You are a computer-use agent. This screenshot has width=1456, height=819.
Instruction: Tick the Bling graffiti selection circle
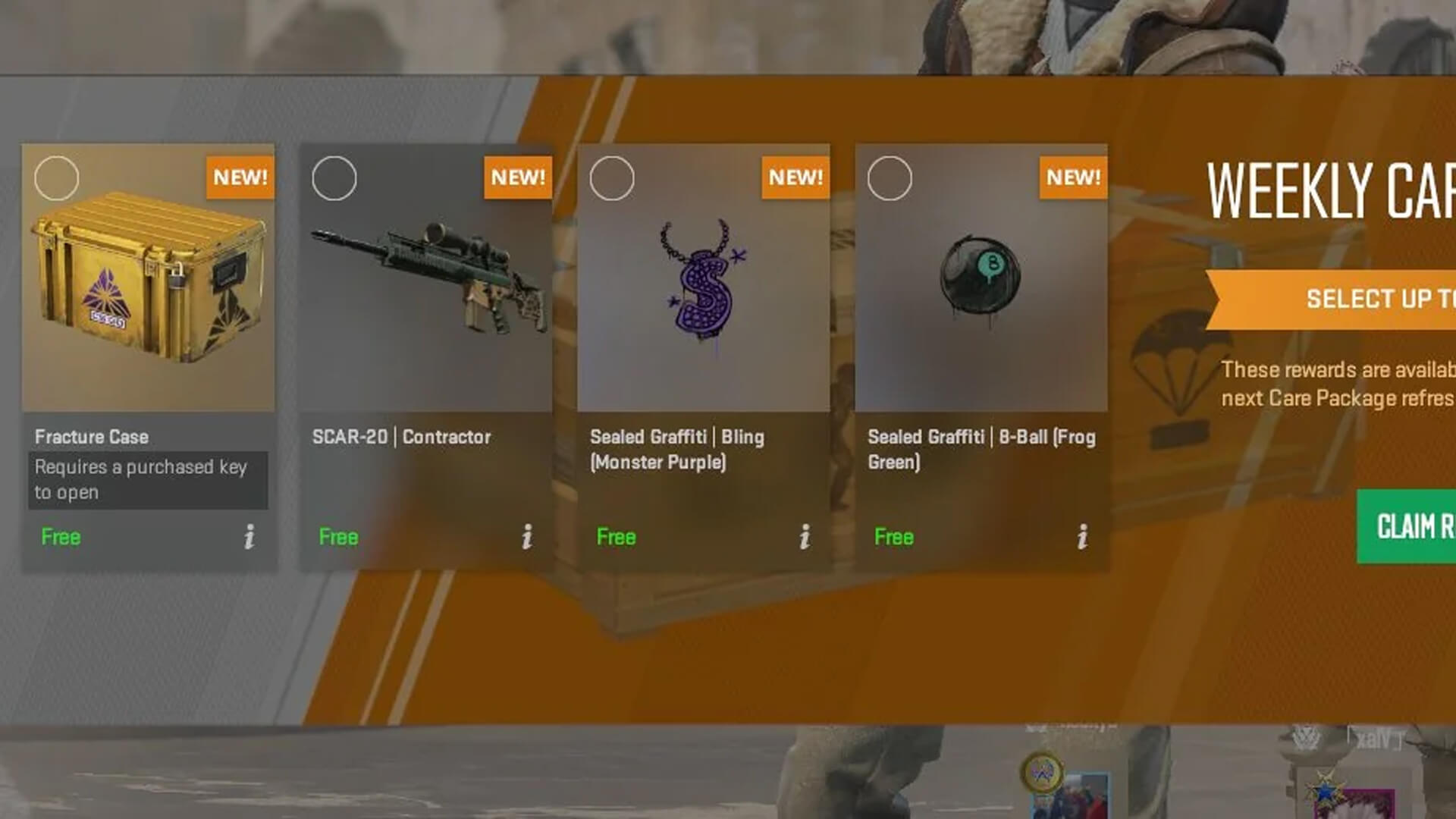point(612,178)
